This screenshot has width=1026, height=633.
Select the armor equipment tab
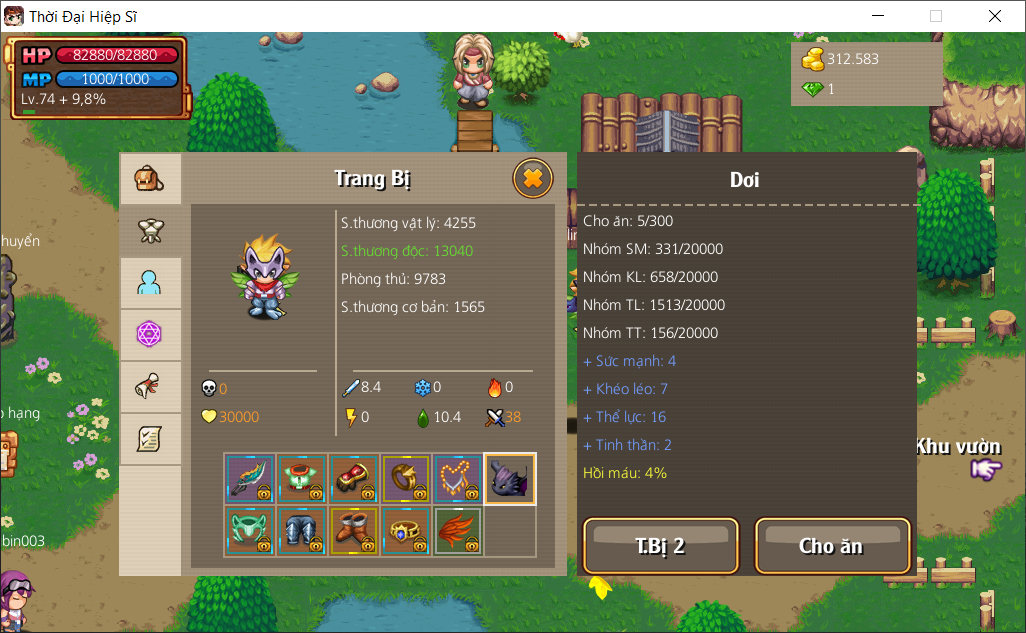[x=150, y=231]
